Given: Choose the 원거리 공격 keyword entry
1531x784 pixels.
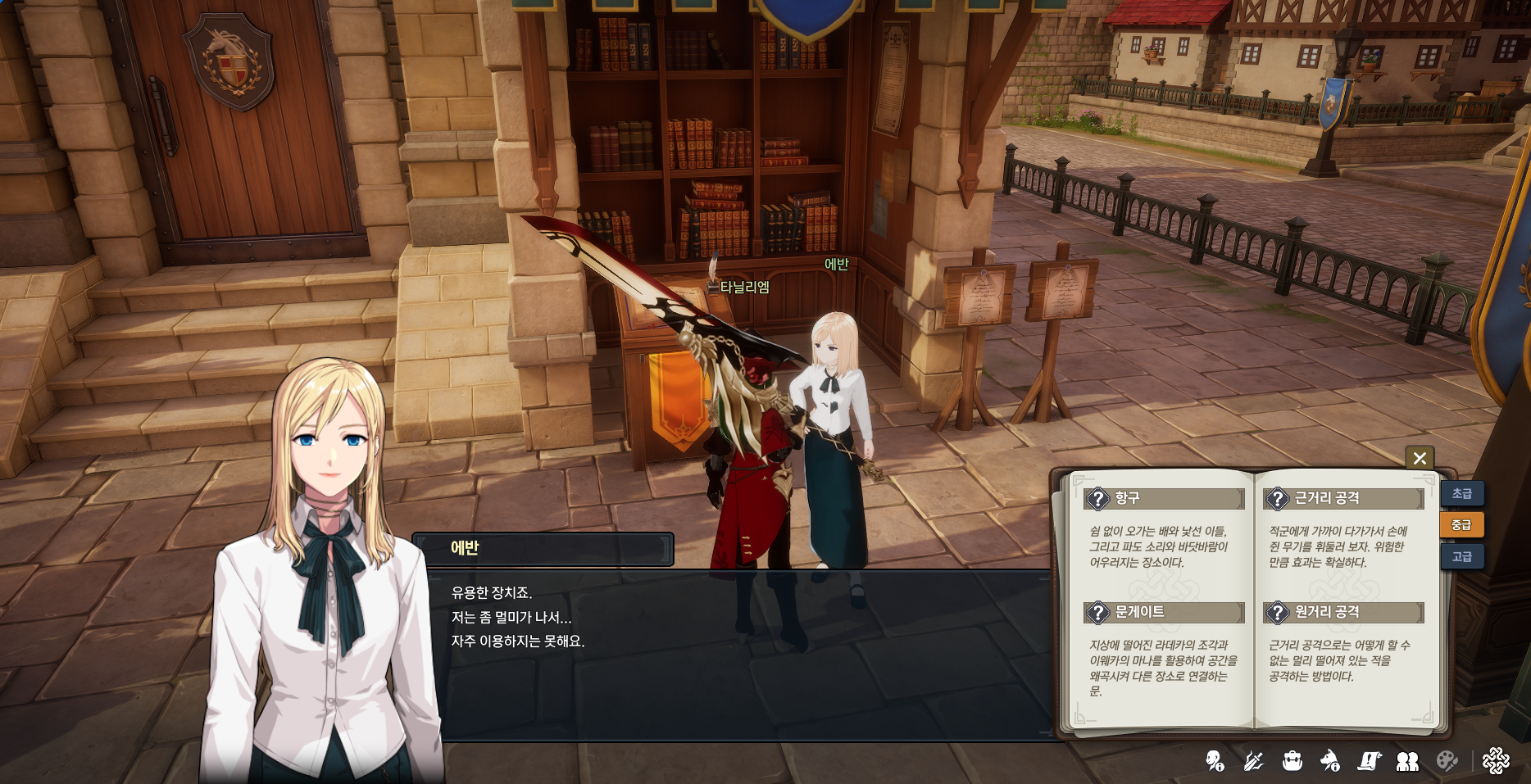Looking at the screenshot, I should point(1342,612).
